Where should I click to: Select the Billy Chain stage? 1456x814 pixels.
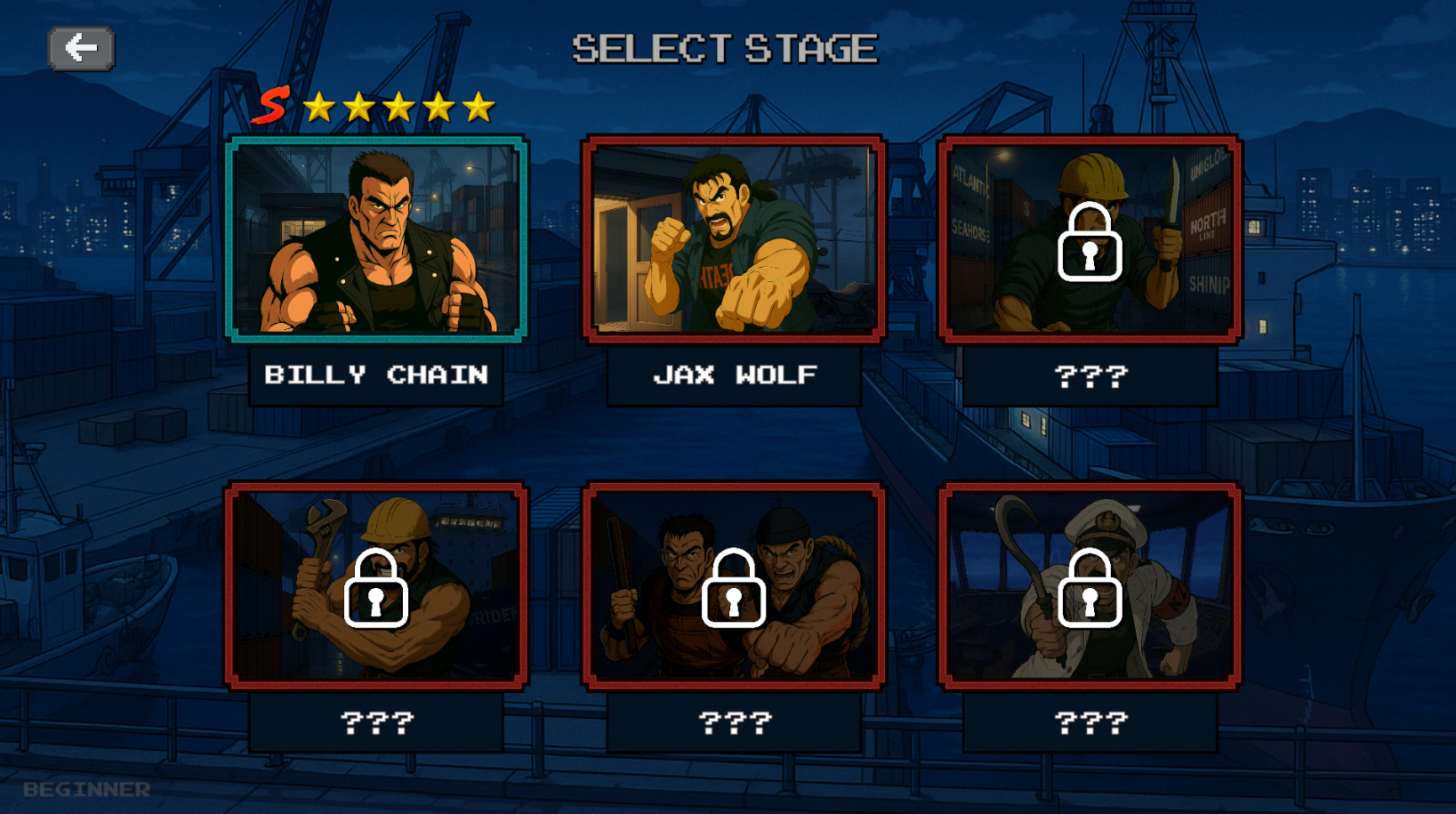[376, 240]
